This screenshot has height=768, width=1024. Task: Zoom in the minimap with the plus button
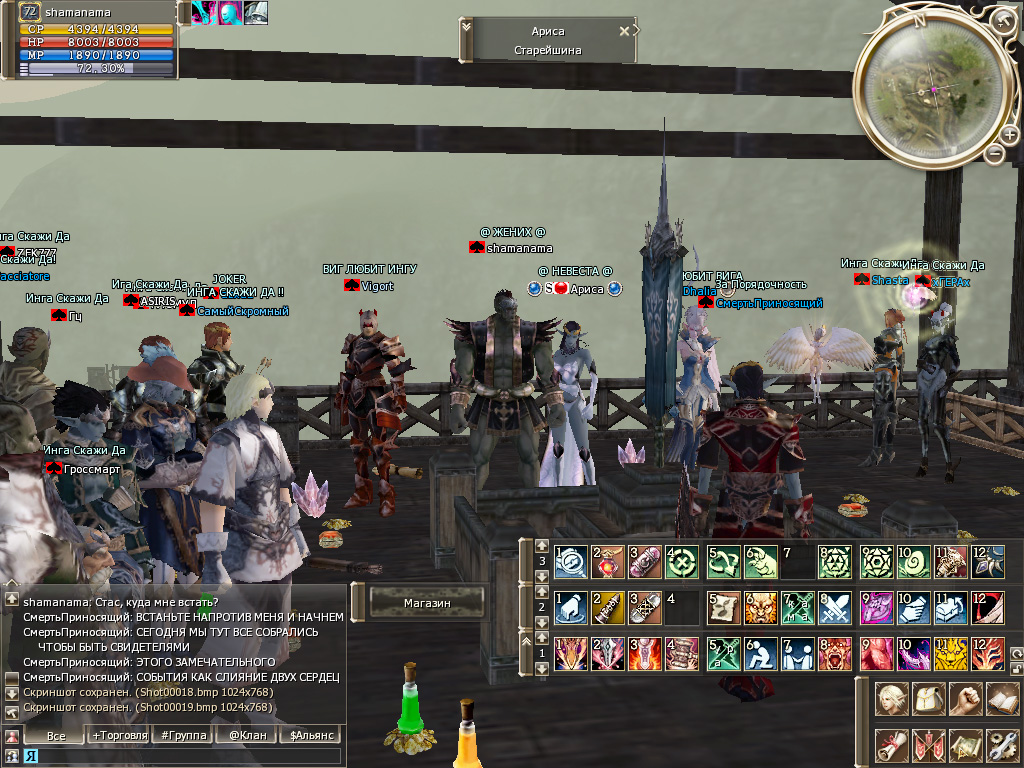click(1009, 135)
